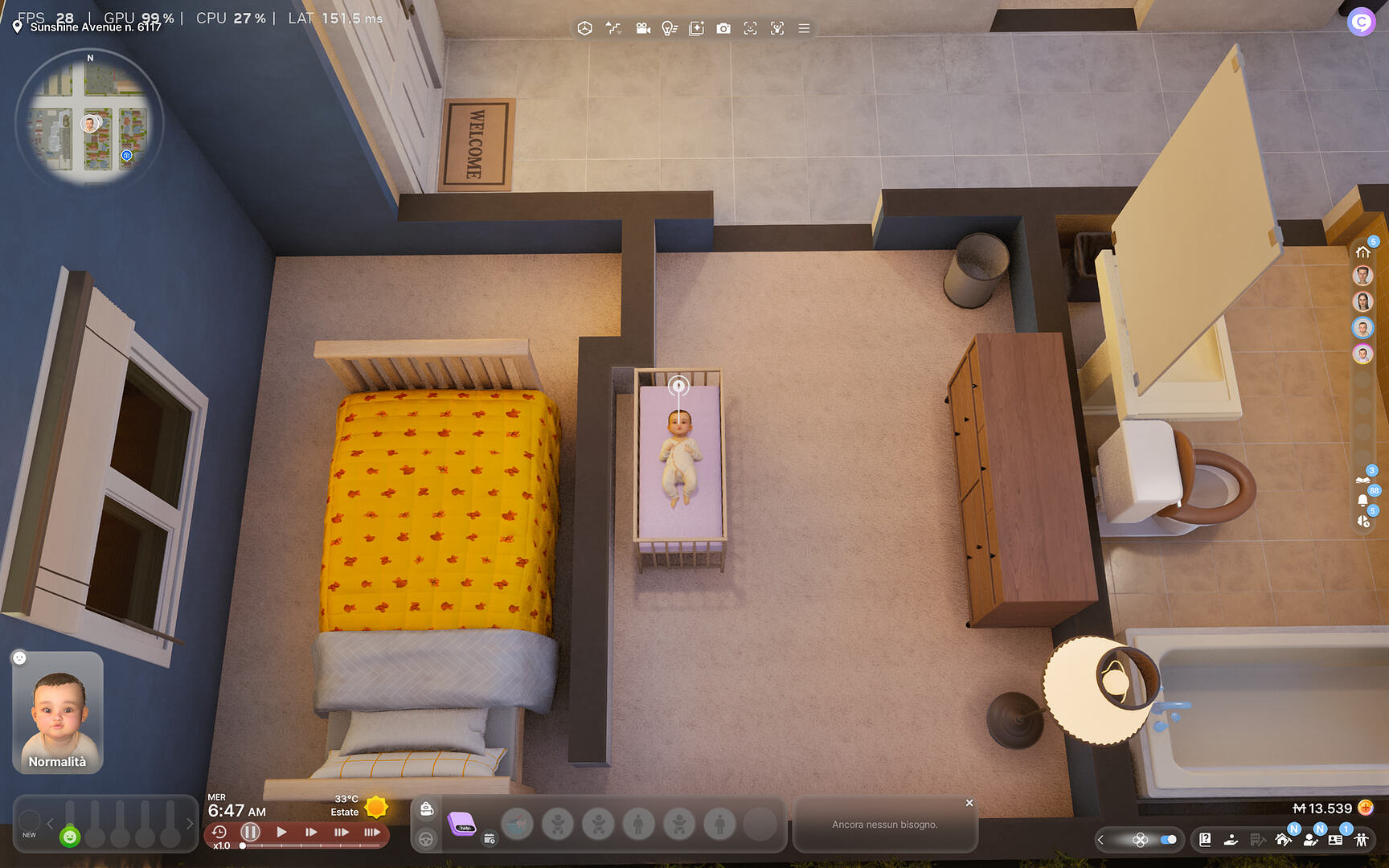Open the backpack inventory icon
Viewport: 1389px width, 868px height.
(427, 809)
